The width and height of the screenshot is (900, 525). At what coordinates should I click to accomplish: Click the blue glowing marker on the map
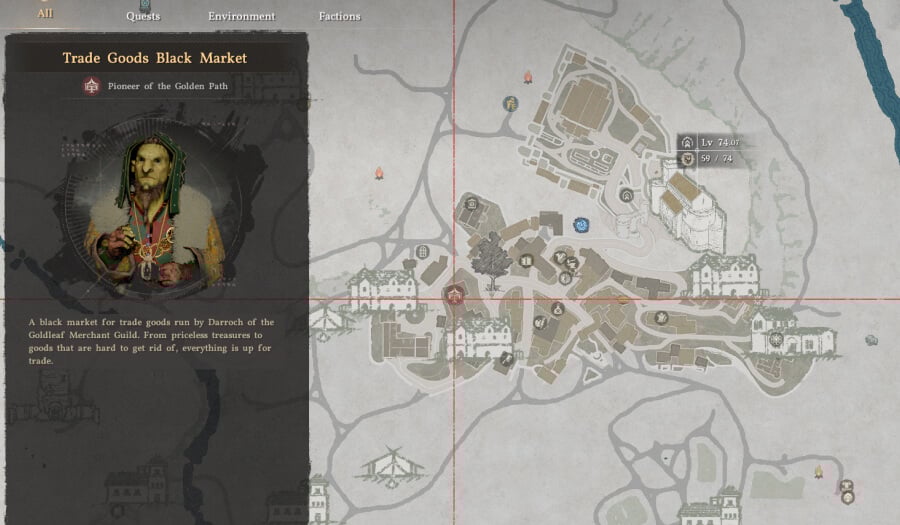pyautogui.click(x=581, y=225)
